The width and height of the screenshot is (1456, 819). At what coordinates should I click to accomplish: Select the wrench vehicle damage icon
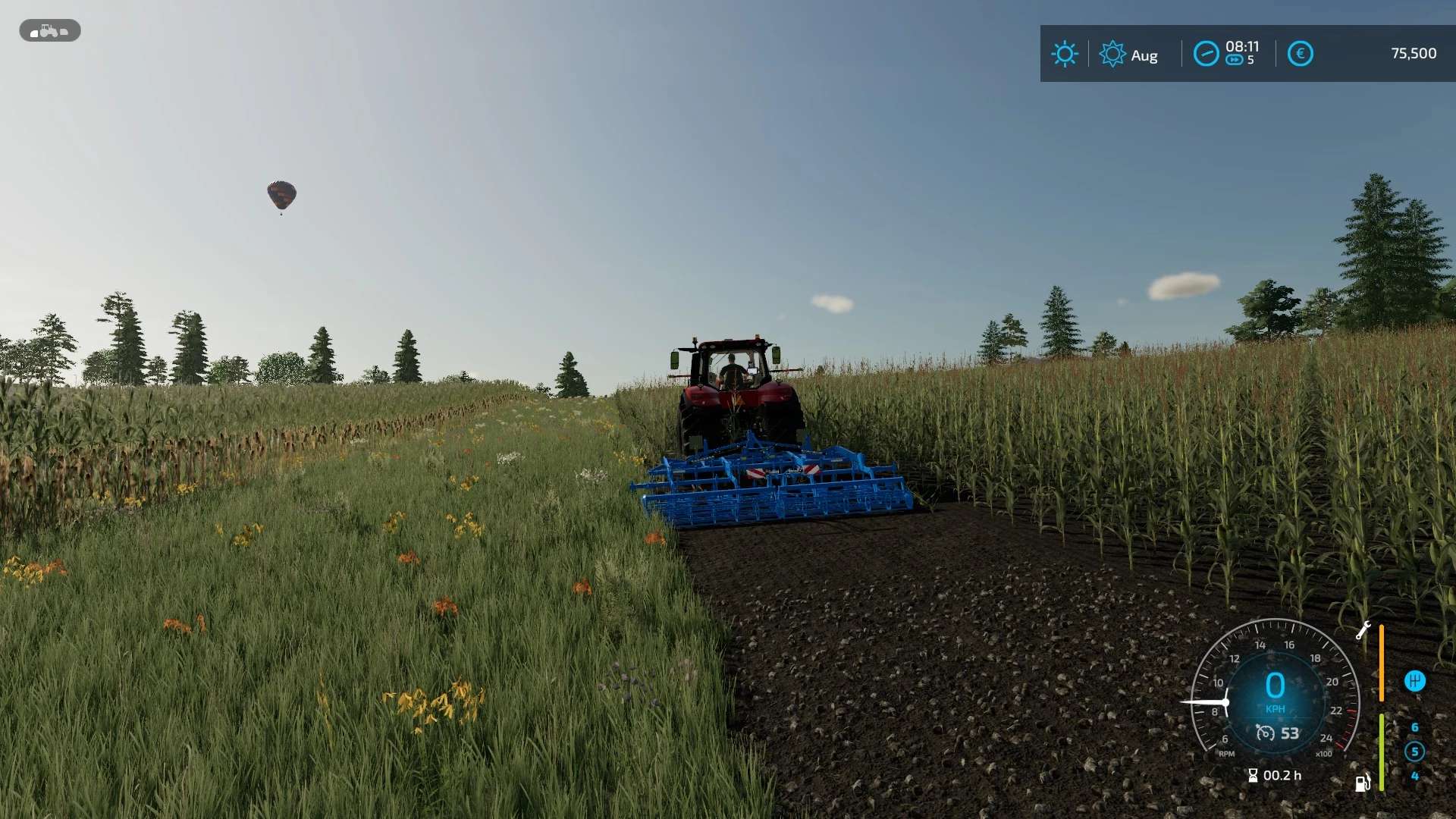pos(1363,630)
